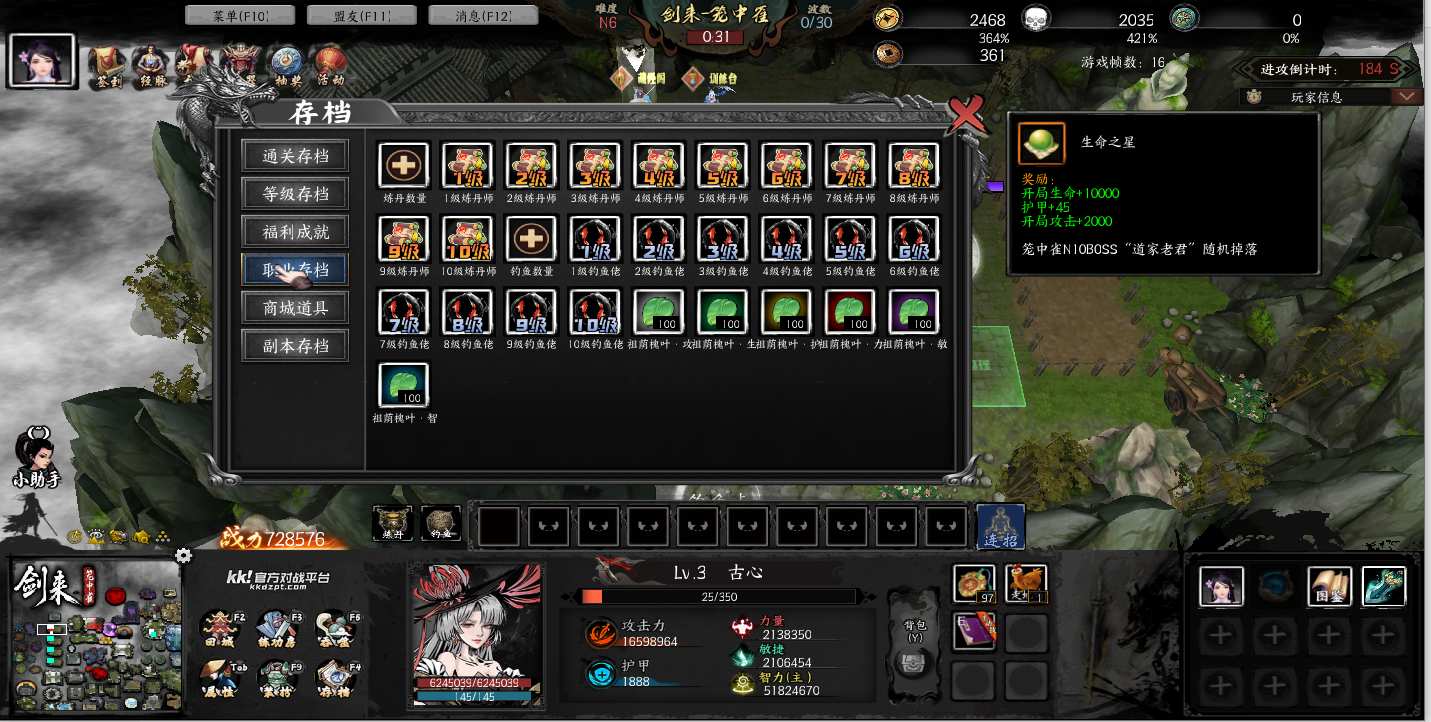This screenshot has width=1431, height=722.
Task: Close the 存档 window with red X
Action: click(x=966, y=116)
